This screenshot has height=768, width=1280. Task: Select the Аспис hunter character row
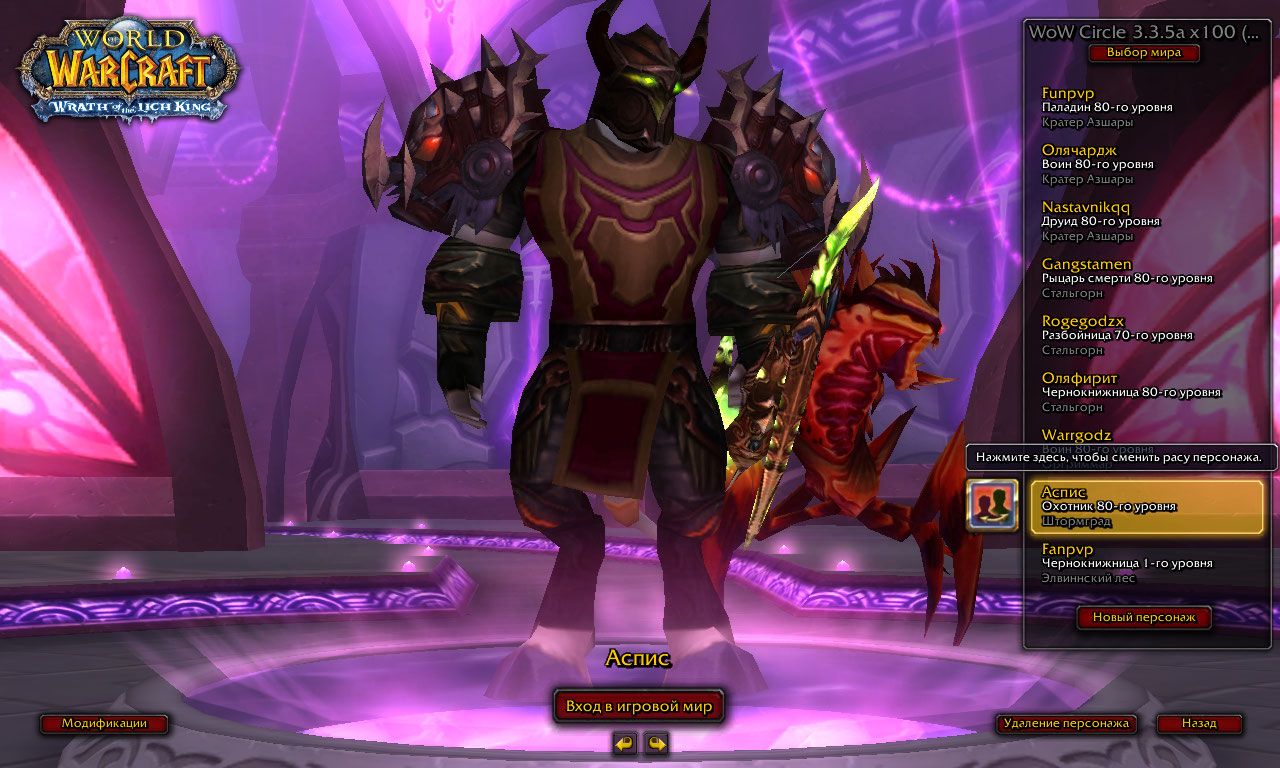click(x=1146, y=507)
